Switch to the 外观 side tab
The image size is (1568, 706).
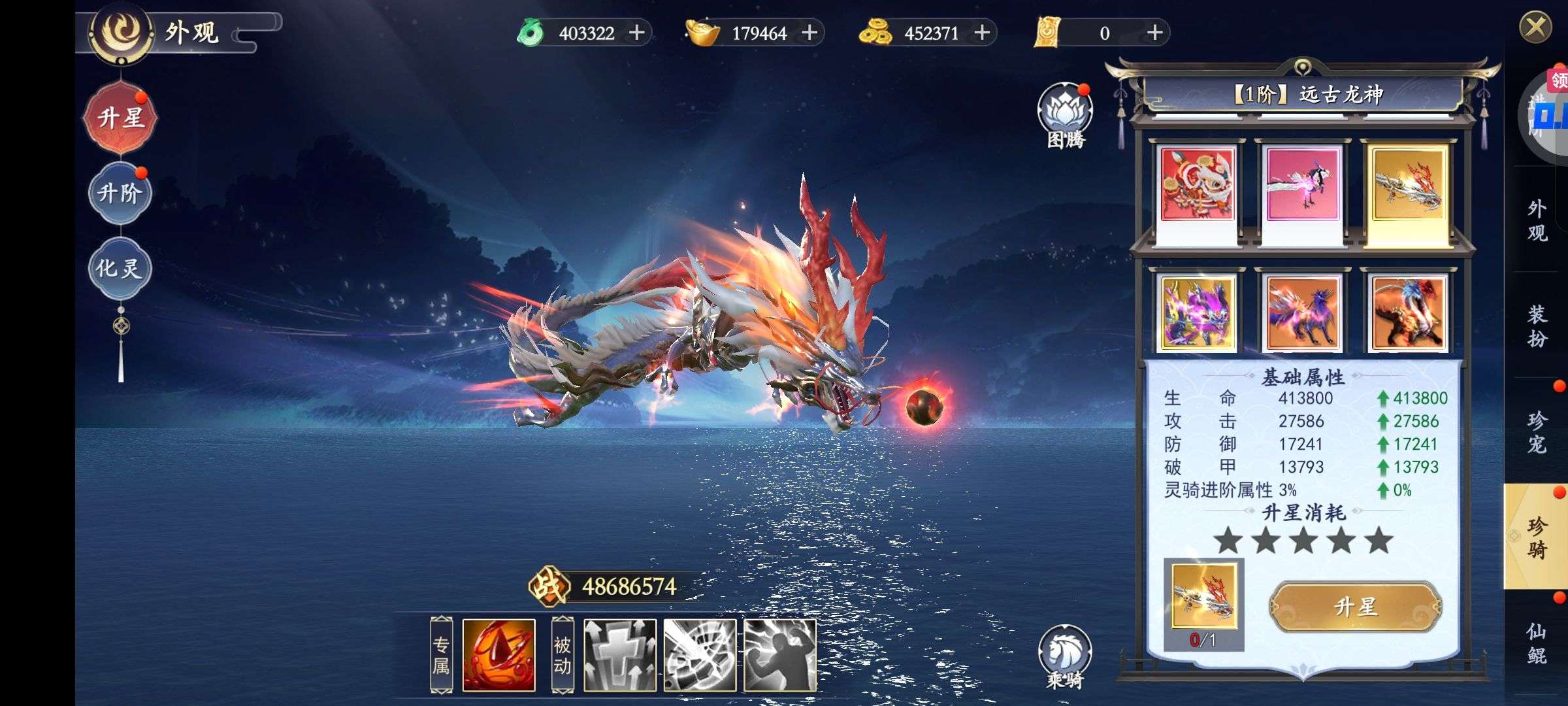[1537, 221]
